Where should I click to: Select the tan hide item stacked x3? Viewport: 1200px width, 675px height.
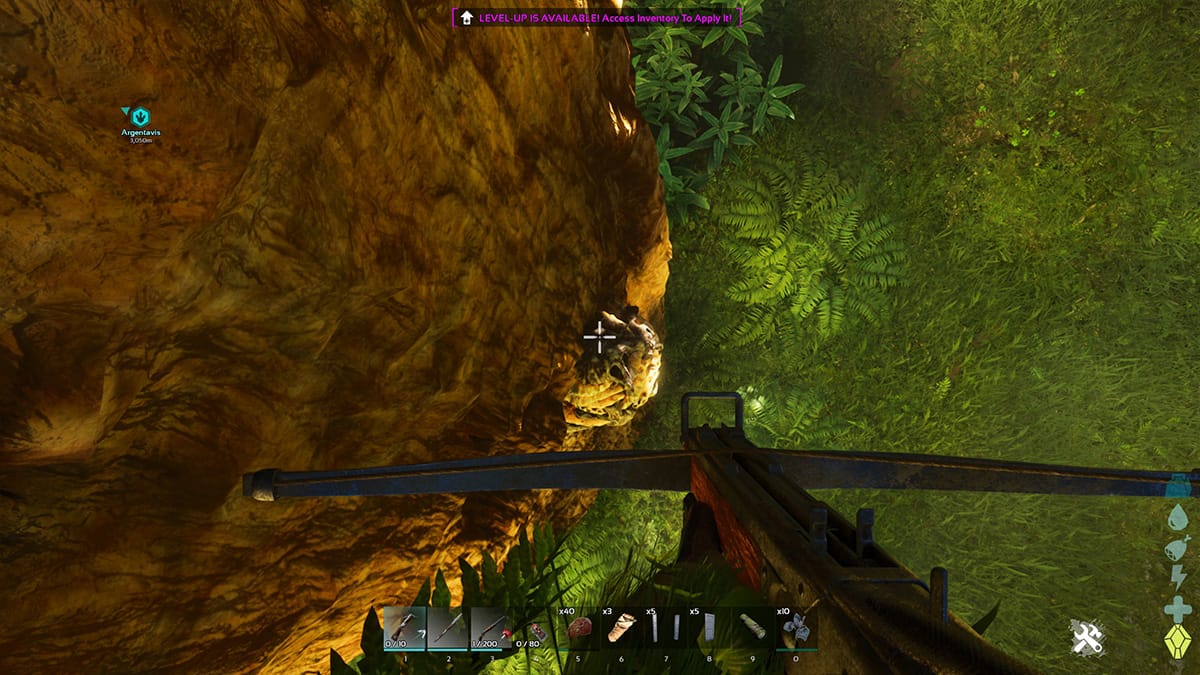[x=622, y=628]
